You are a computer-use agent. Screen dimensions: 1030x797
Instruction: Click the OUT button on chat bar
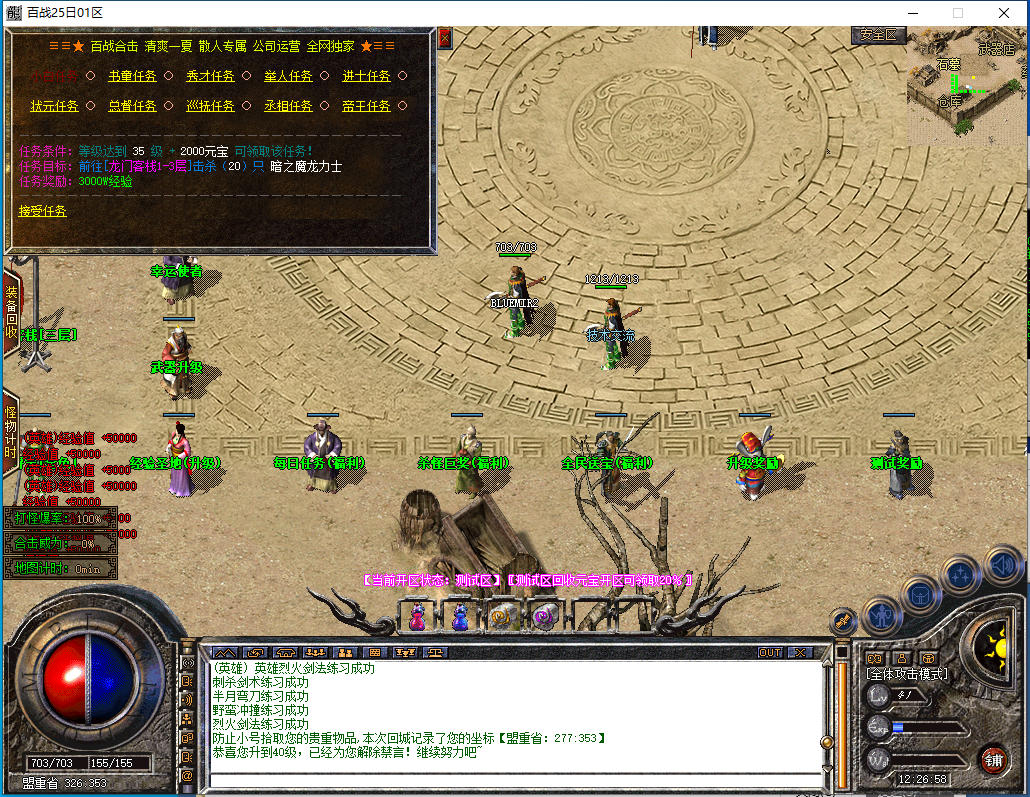point(769,652)
